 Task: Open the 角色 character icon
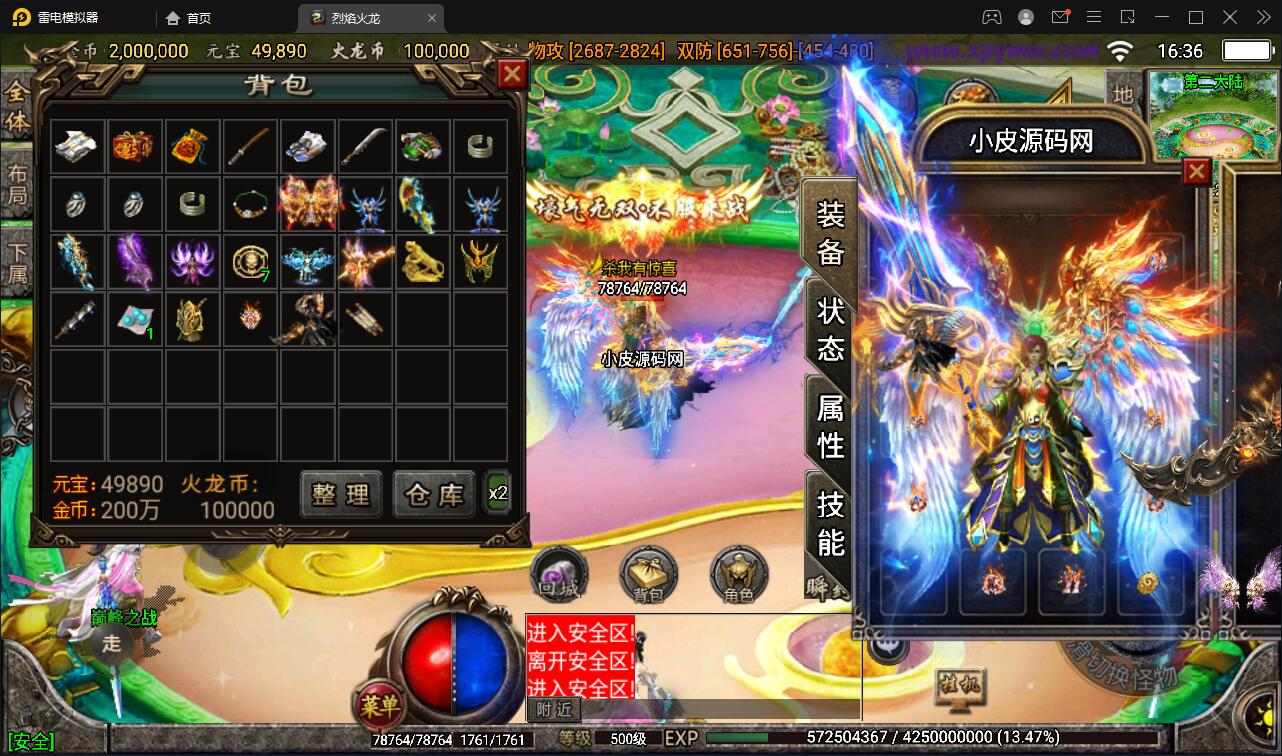(738, 576)
